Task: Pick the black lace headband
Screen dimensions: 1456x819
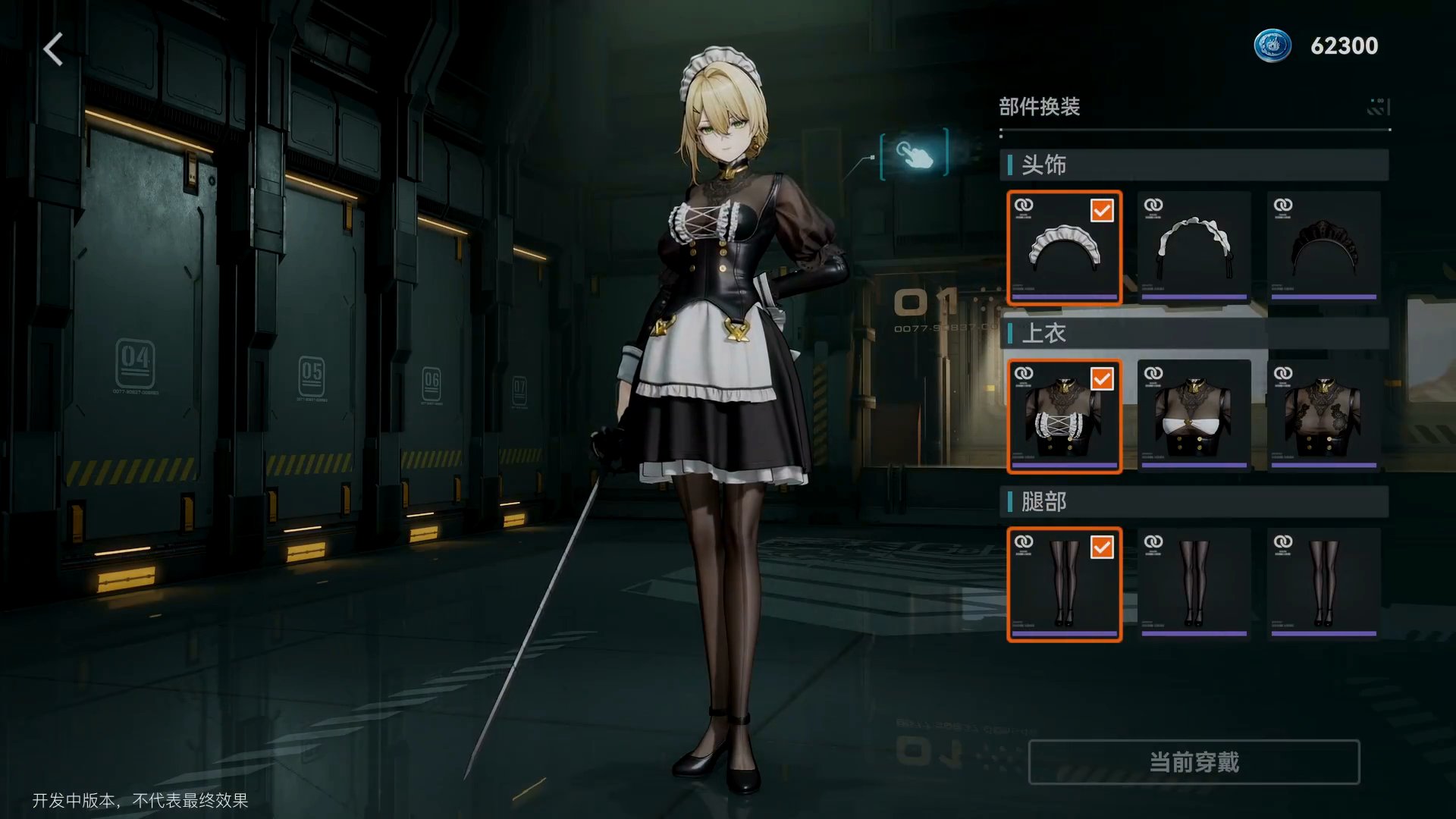Action: [1323, 248]
